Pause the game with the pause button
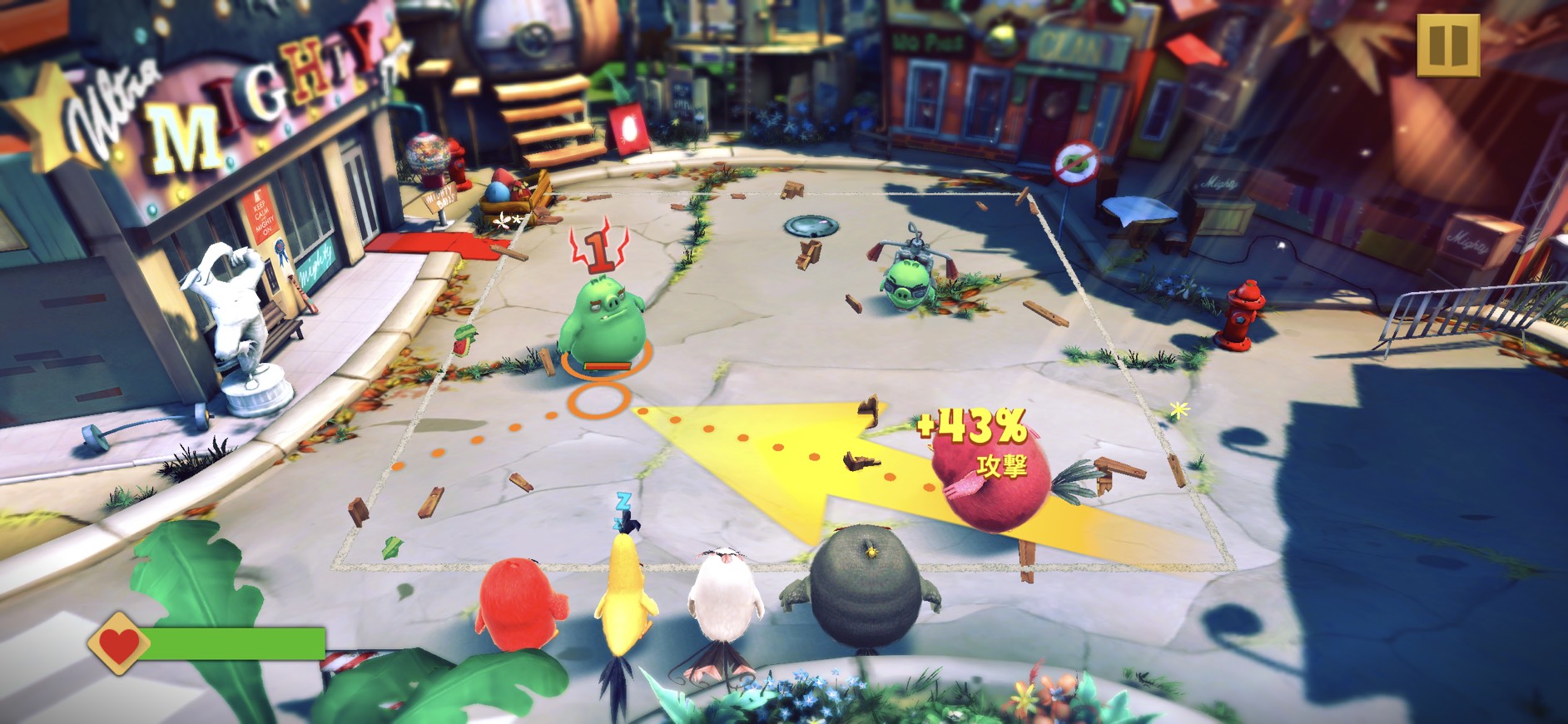The height and width of the screenshot is (724, 1568). coord(1448,44)
